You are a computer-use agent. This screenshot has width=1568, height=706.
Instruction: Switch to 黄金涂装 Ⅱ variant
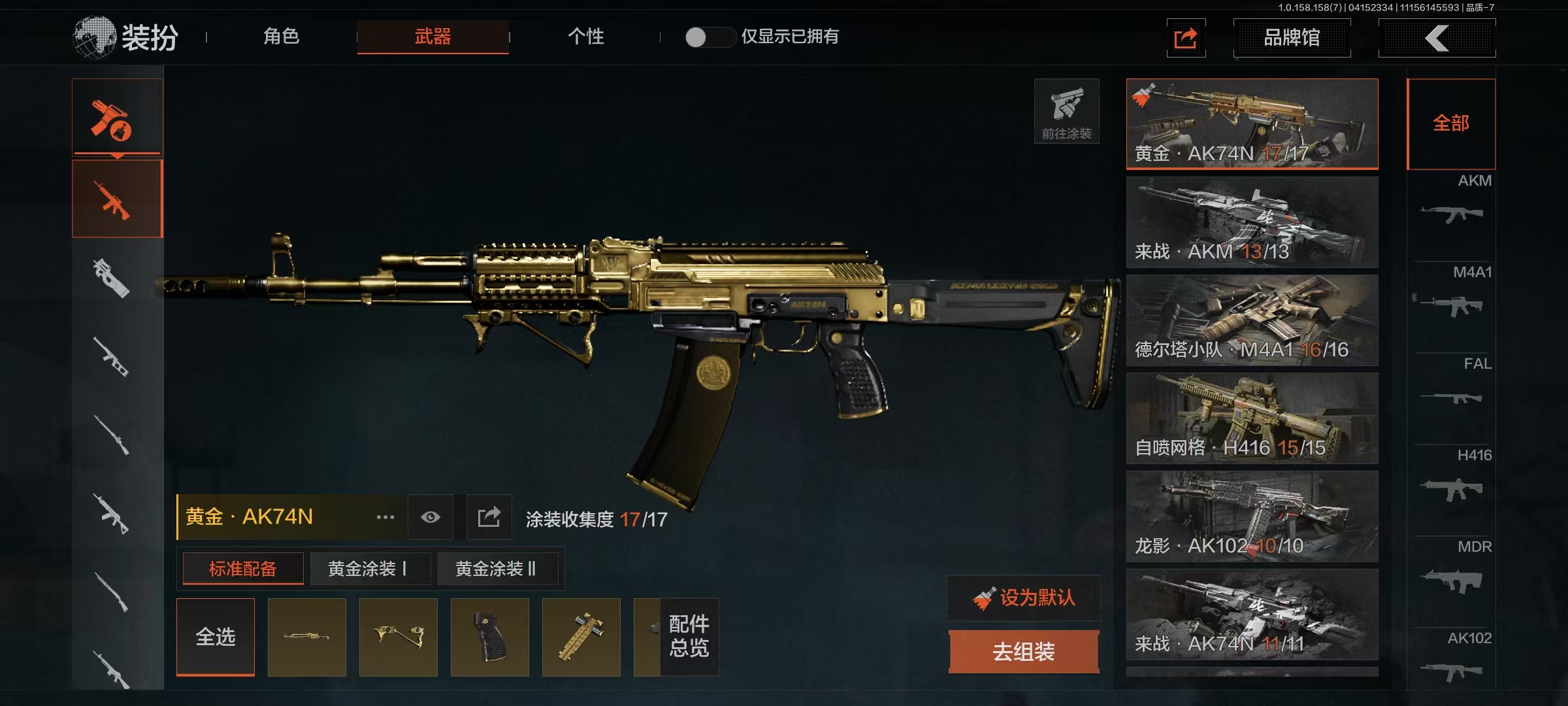[x=497, y=569]
